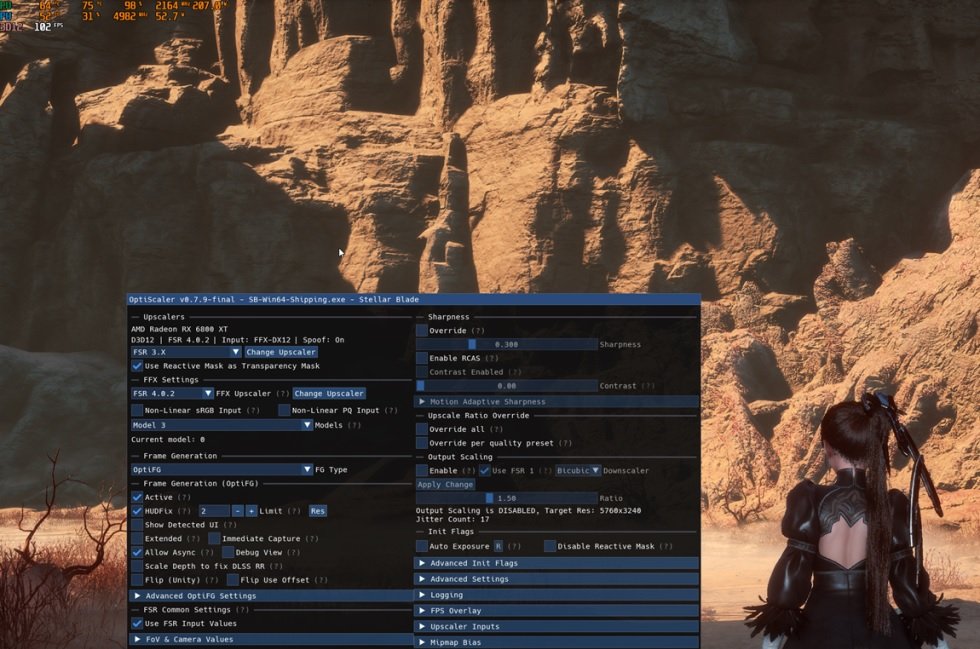Viewport: 980px width, 649px height.
Task: Enable RCAS sharpening checkbox
Action: pyautogui.click(x=422, y=358)
